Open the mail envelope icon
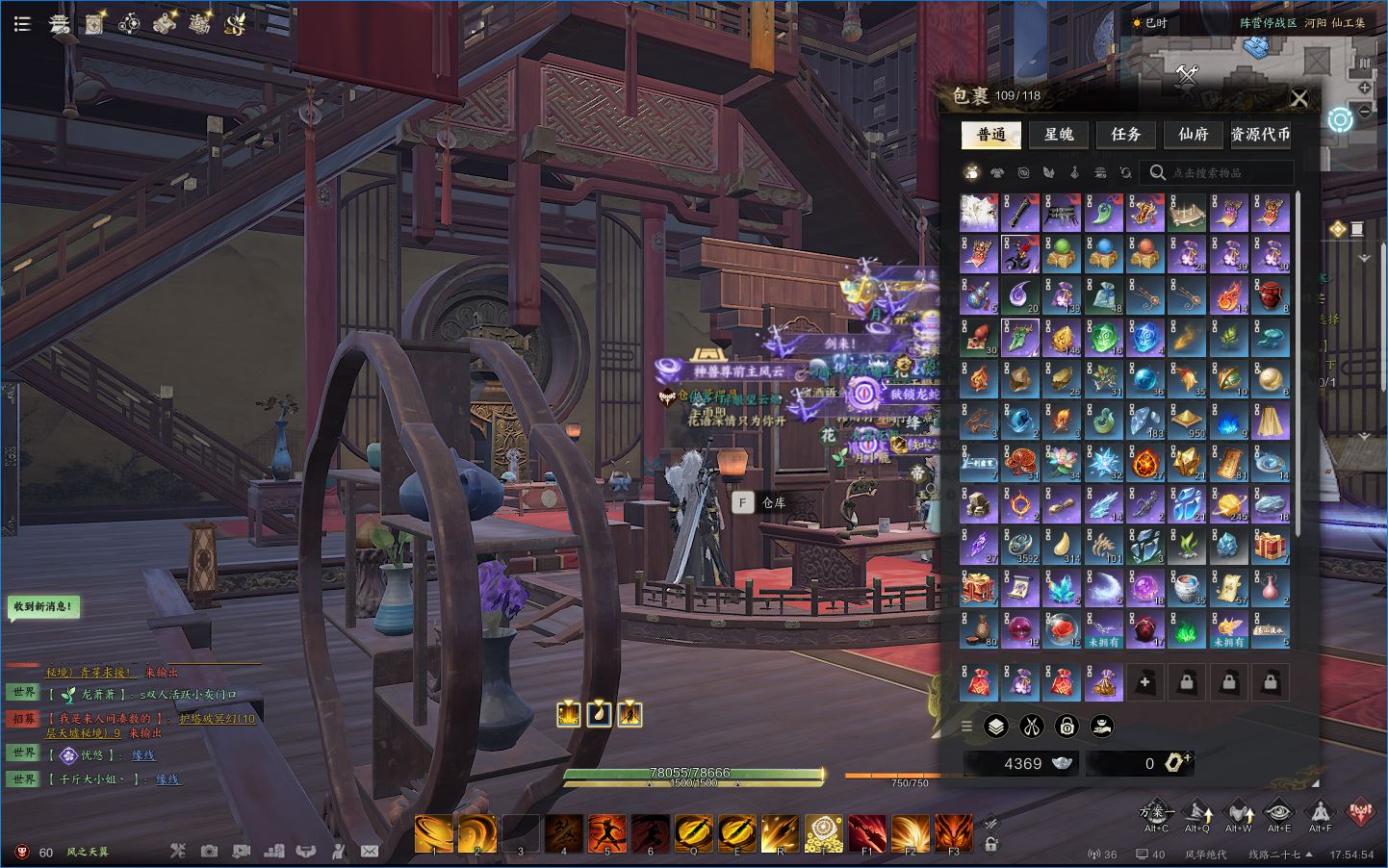This screenshot has width=1388, height=868. coord(370,852)
